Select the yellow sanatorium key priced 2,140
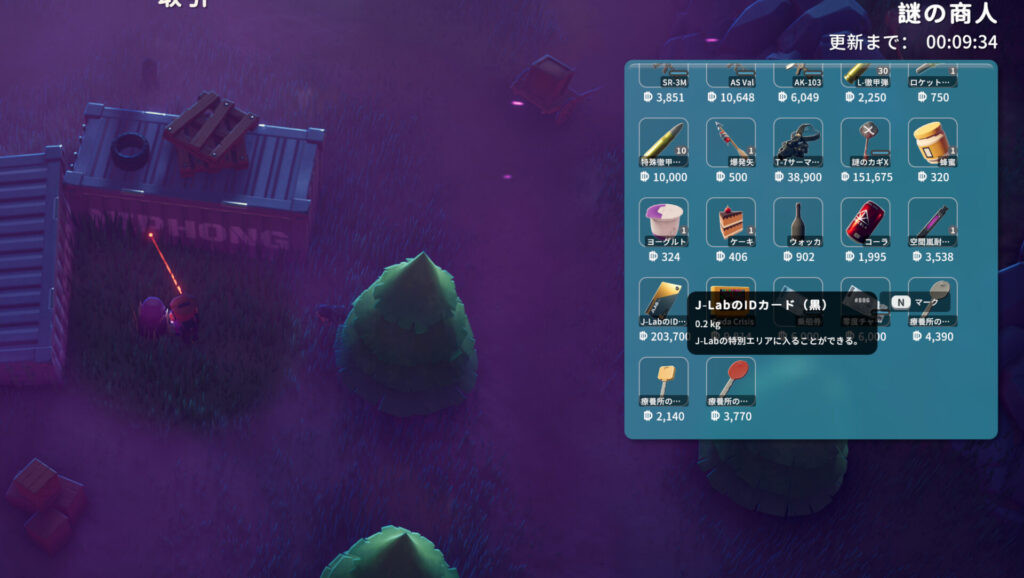Viewport: 1024px width, 578px height. (664, 381)
